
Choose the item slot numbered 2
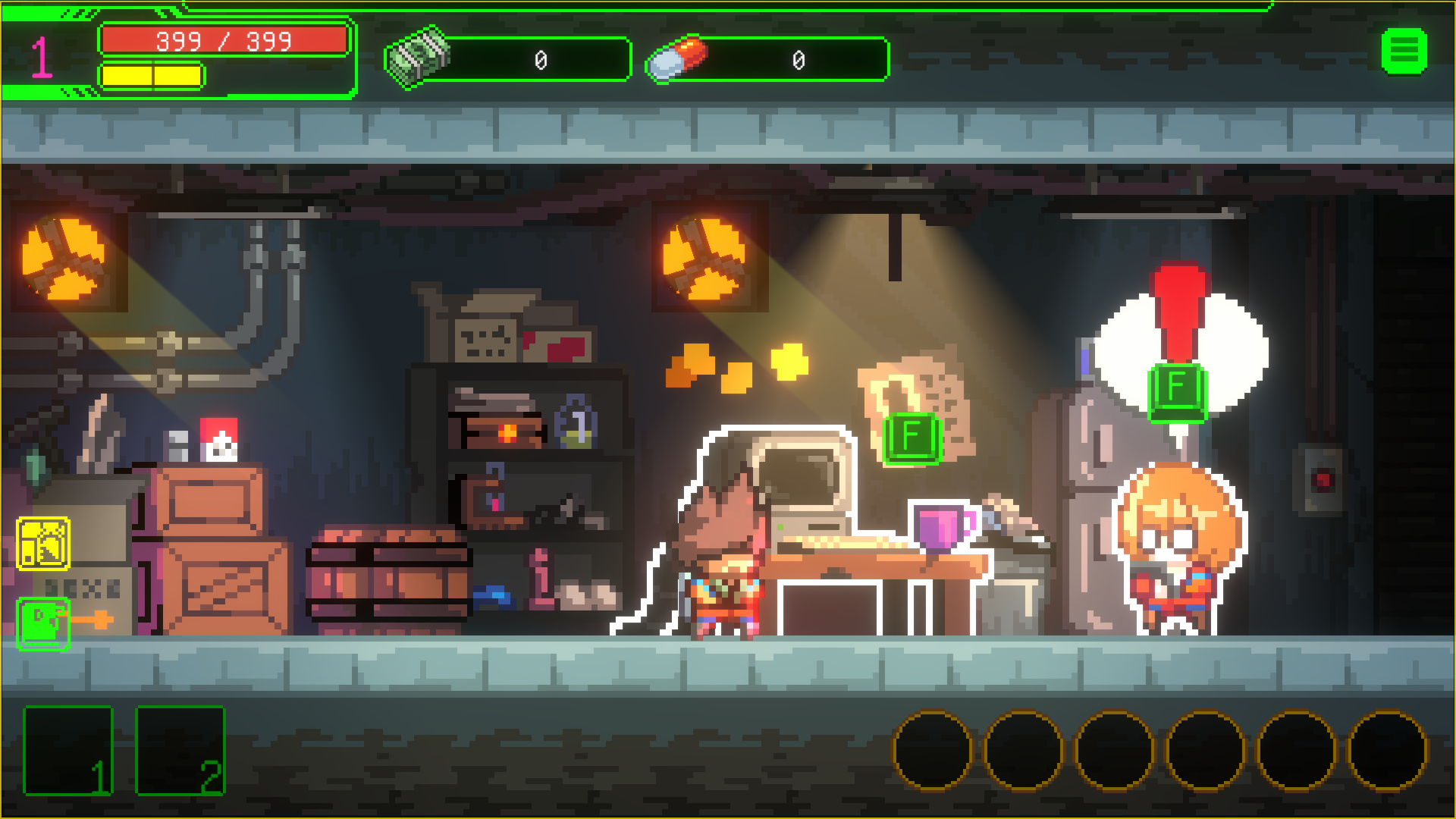point(180,750)
